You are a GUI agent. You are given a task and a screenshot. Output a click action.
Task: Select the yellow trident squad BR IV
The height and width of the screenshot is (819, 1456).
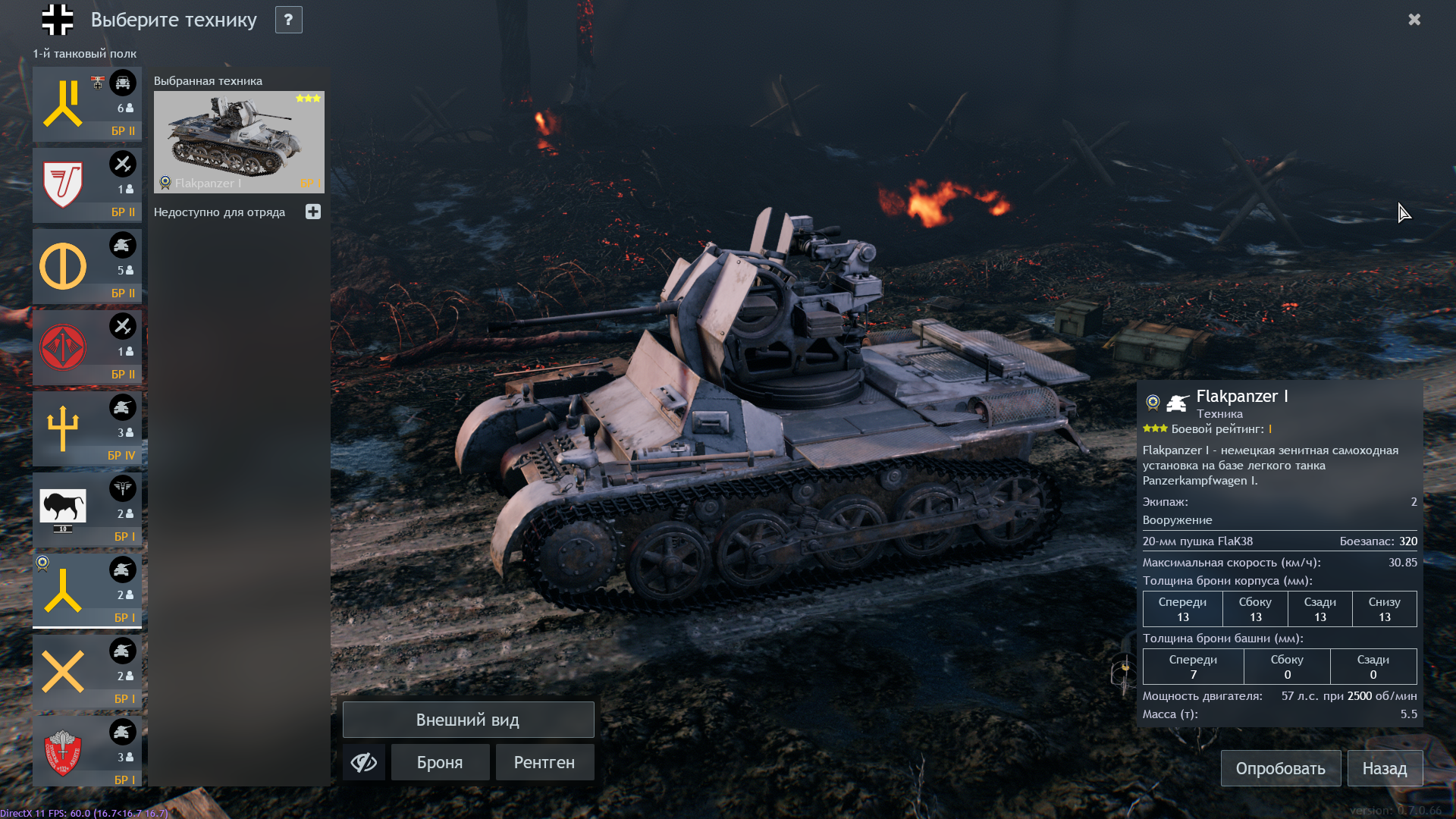click(86, 428)
